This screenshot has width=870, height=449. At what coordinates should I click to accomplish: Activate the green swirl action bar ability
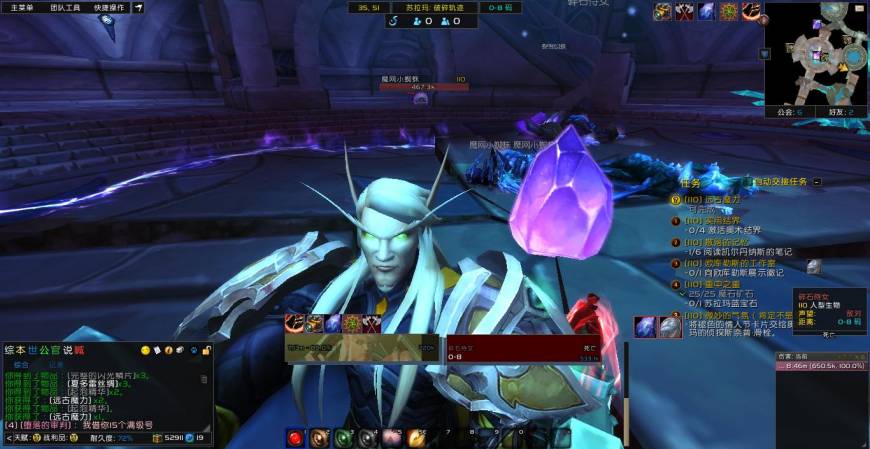coord(343,437)
